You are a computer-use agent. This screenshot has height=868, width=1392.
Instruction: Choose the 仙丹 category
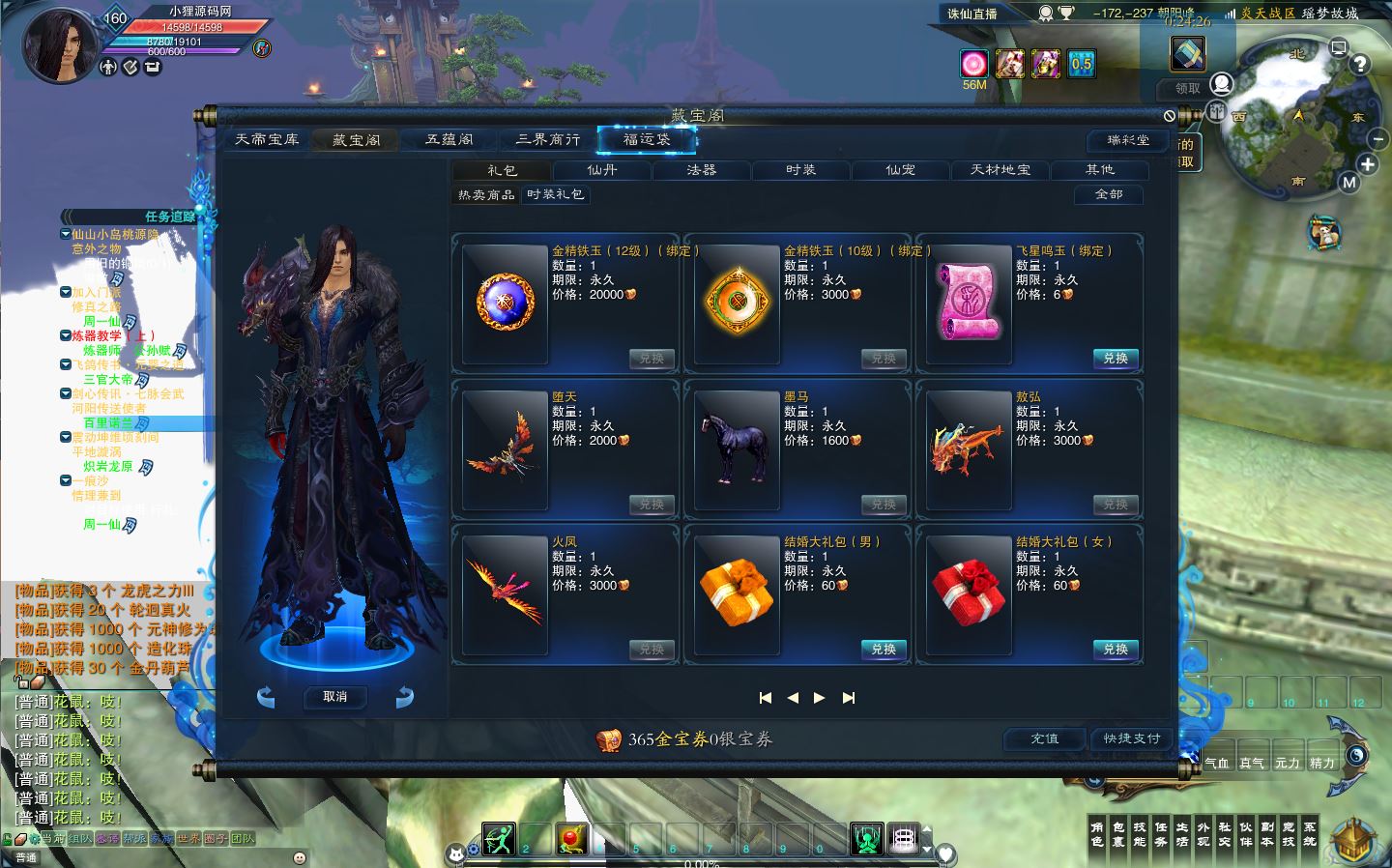pyautogui.click(x=601, y=170)
